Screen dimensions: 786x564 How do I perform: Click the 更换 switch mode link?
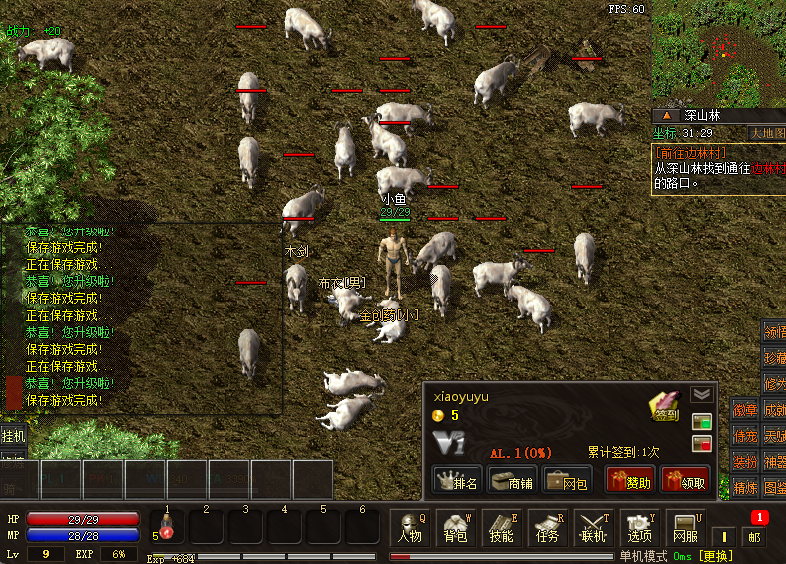point(715,556)
